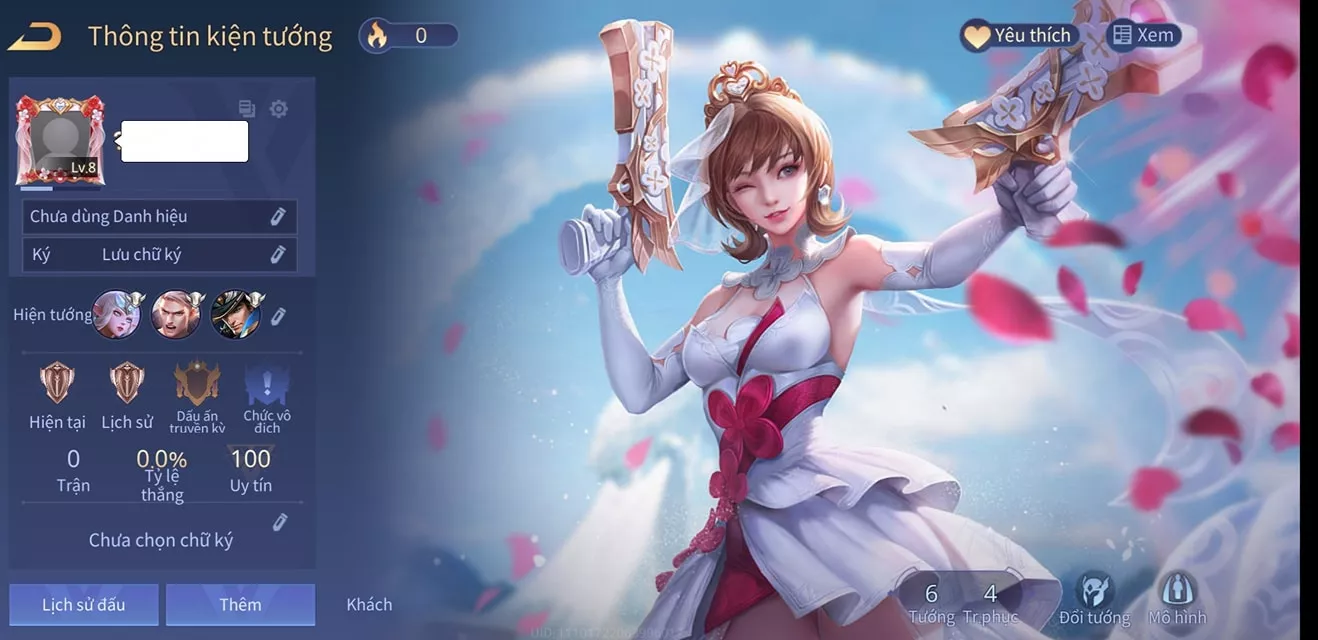The width and height of the screenshot is (1318, 640).
Task: Edit the Chưa chọn chữ ký signature
Action: pyautogui.click(x=280, y=522)
